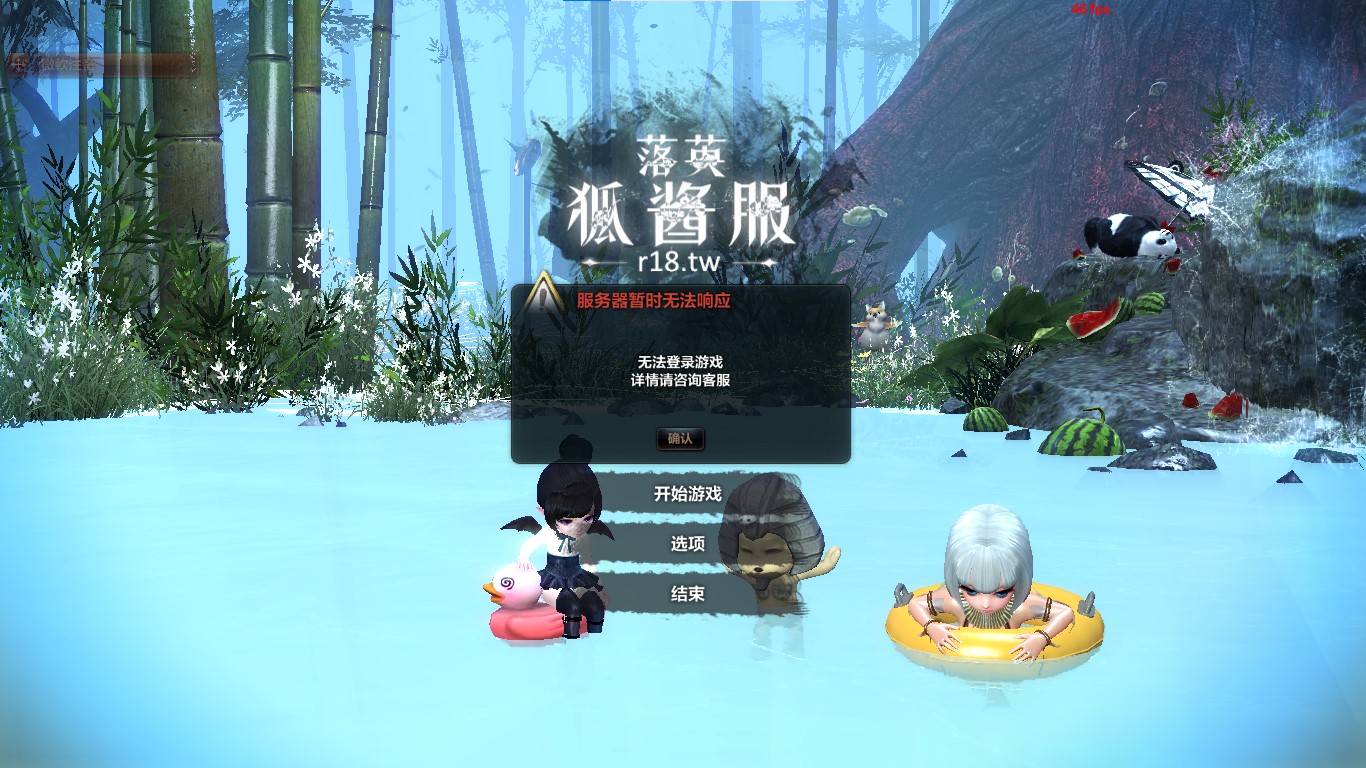Image resolution: width=1366 pixels, height=768 pixels.
Task: Click the 详情请咨询客服 support notice
Action: click(x=683, y=381)
